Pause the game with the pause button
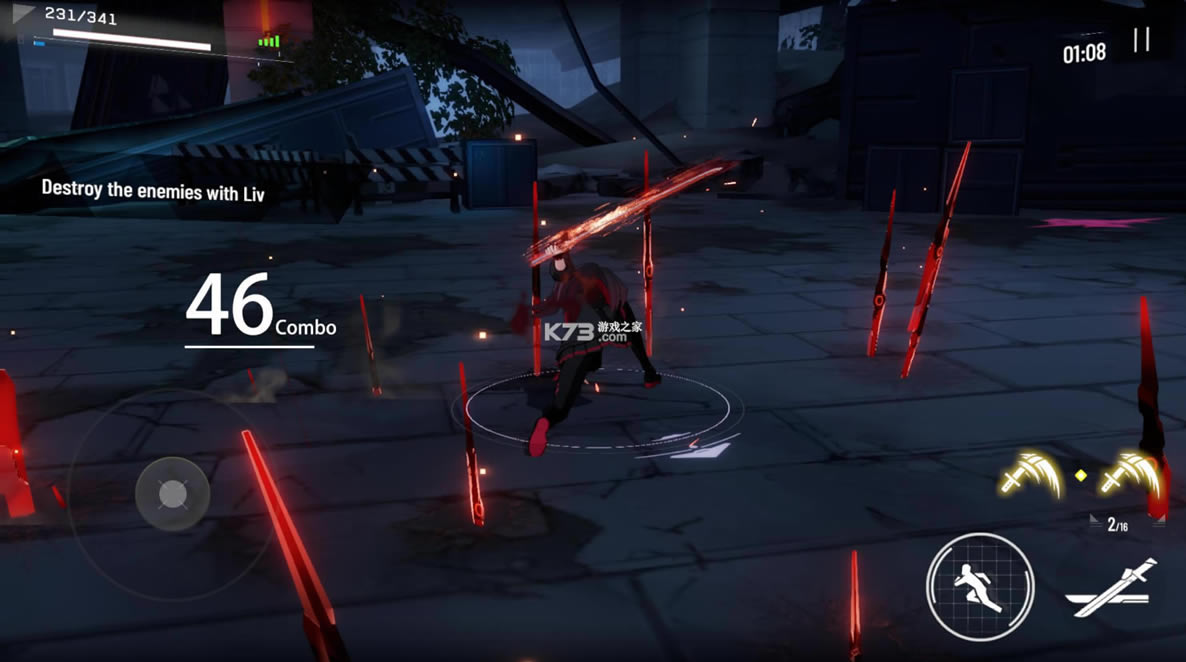 point(1141,40)
